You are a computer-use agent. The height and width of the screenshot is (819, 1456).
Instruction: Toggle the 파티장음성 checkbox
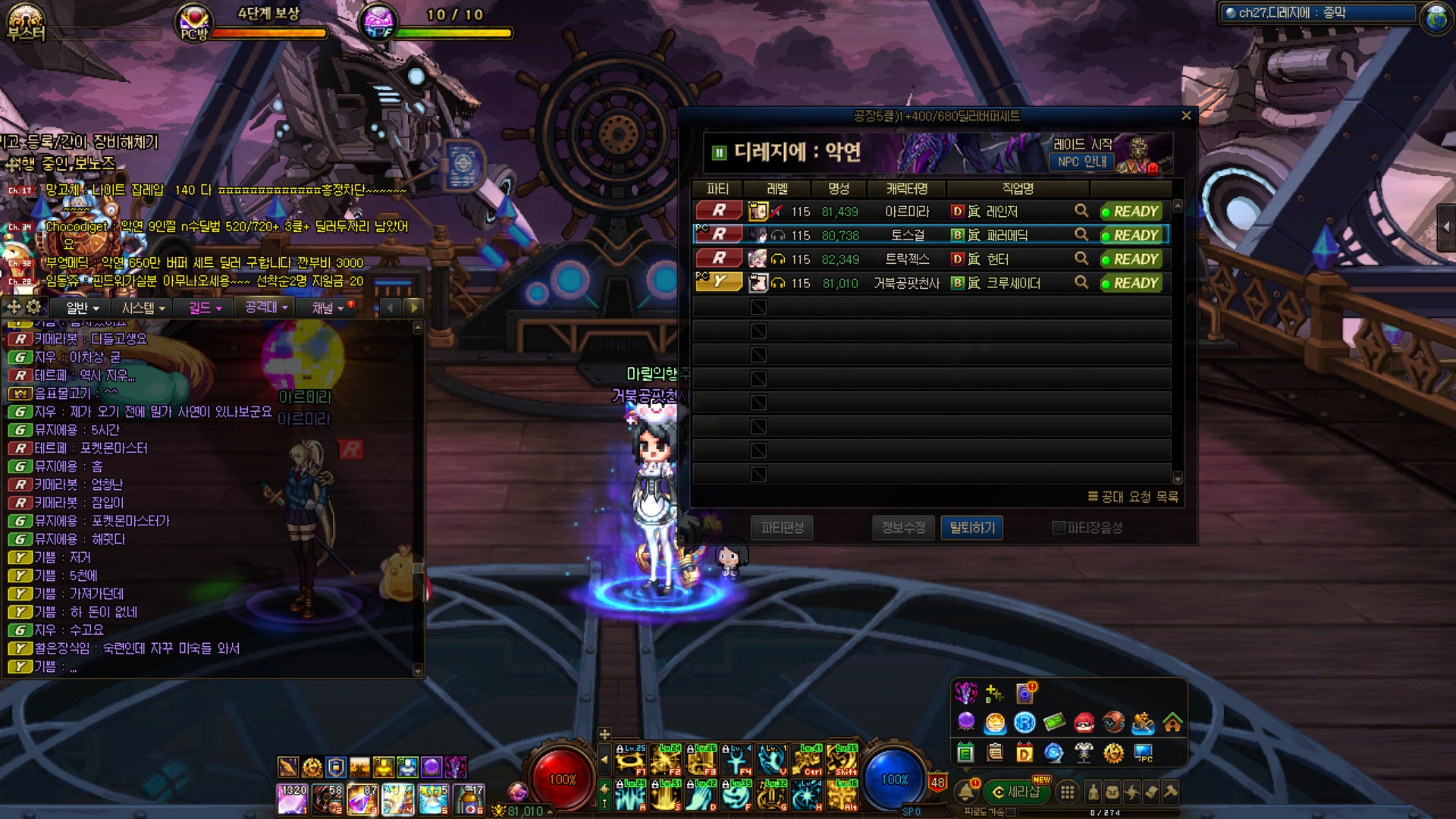coord(1059,528)
